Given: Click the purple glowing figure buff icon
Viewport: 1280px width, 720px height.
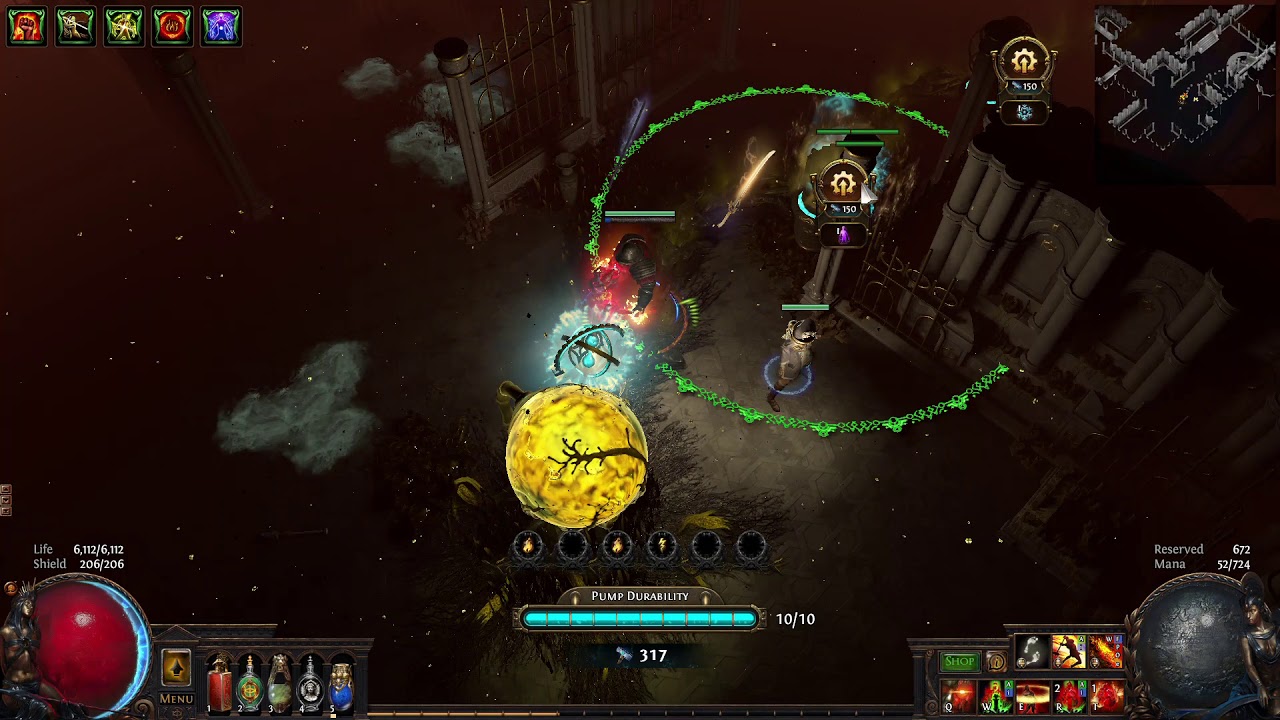Looking at the screenshot, I should pyautogui.click(x=221, y=27).
